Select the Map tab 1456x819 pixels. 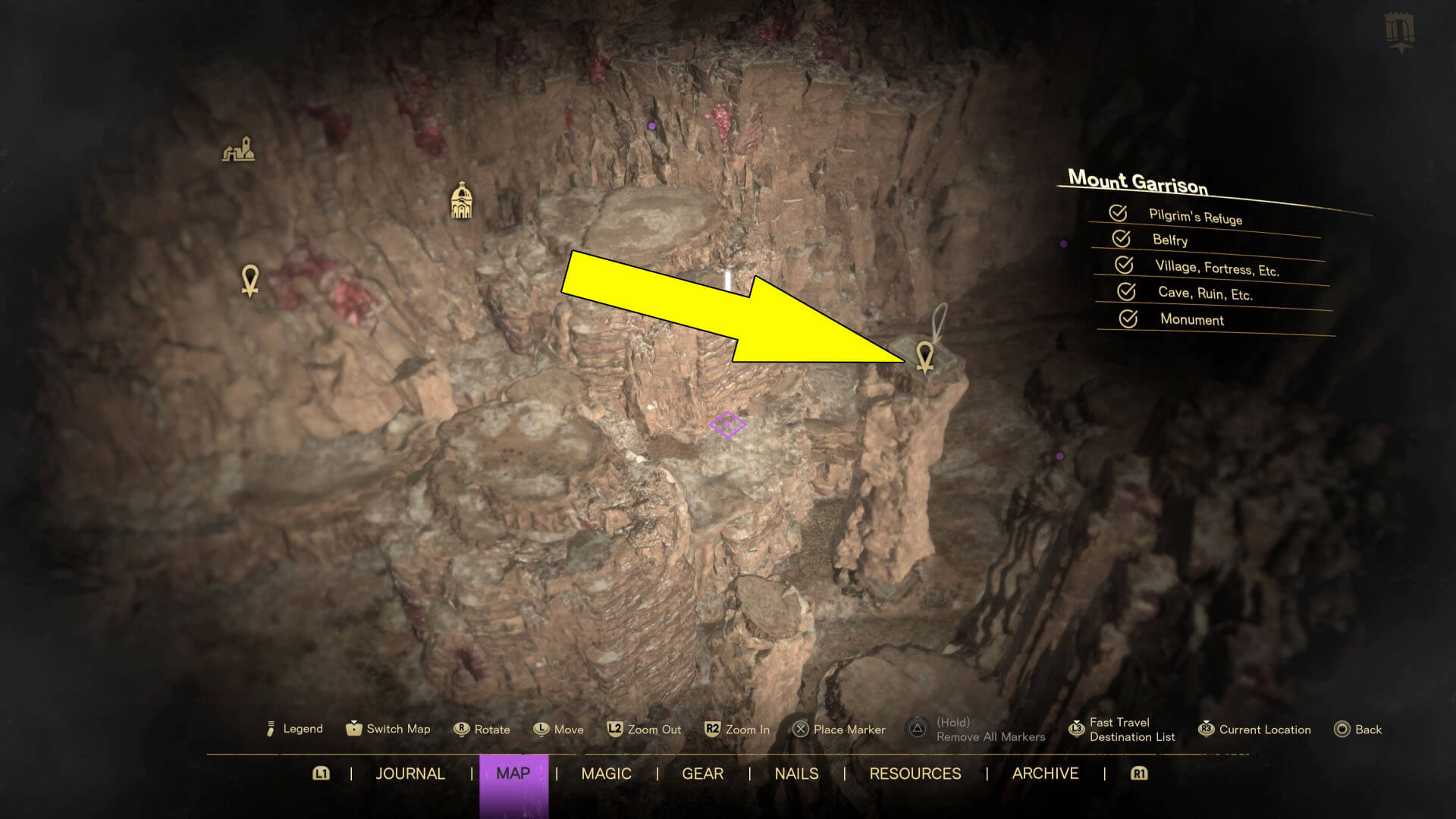click(513, 773)
